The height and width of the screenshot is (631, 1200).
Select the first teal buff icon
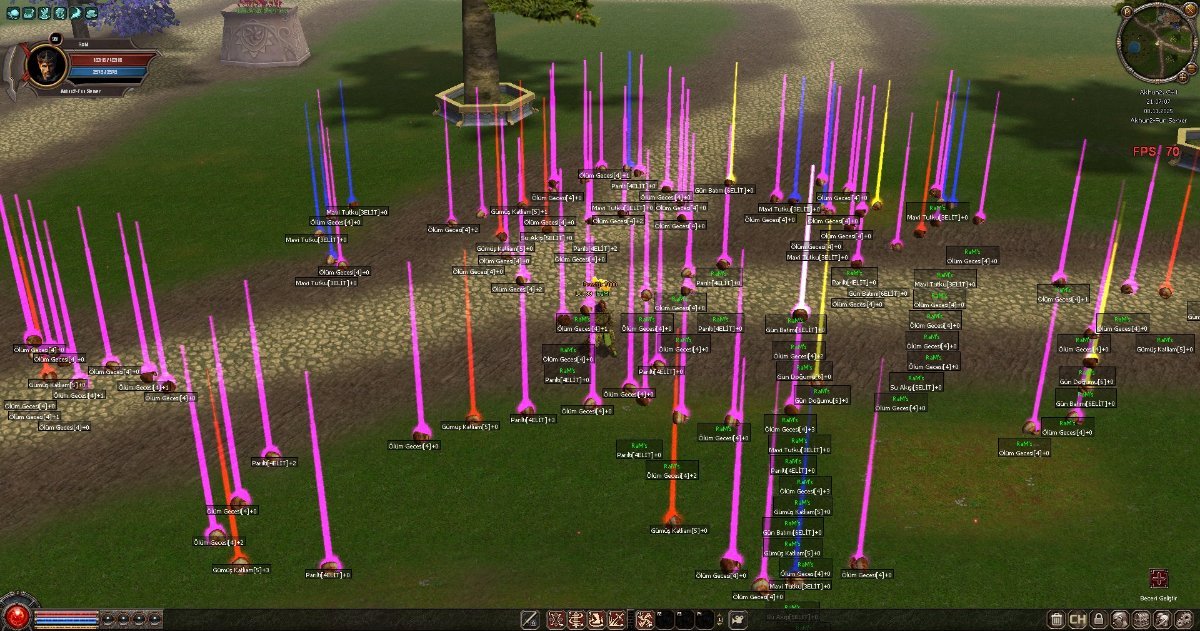pos(14,13)
